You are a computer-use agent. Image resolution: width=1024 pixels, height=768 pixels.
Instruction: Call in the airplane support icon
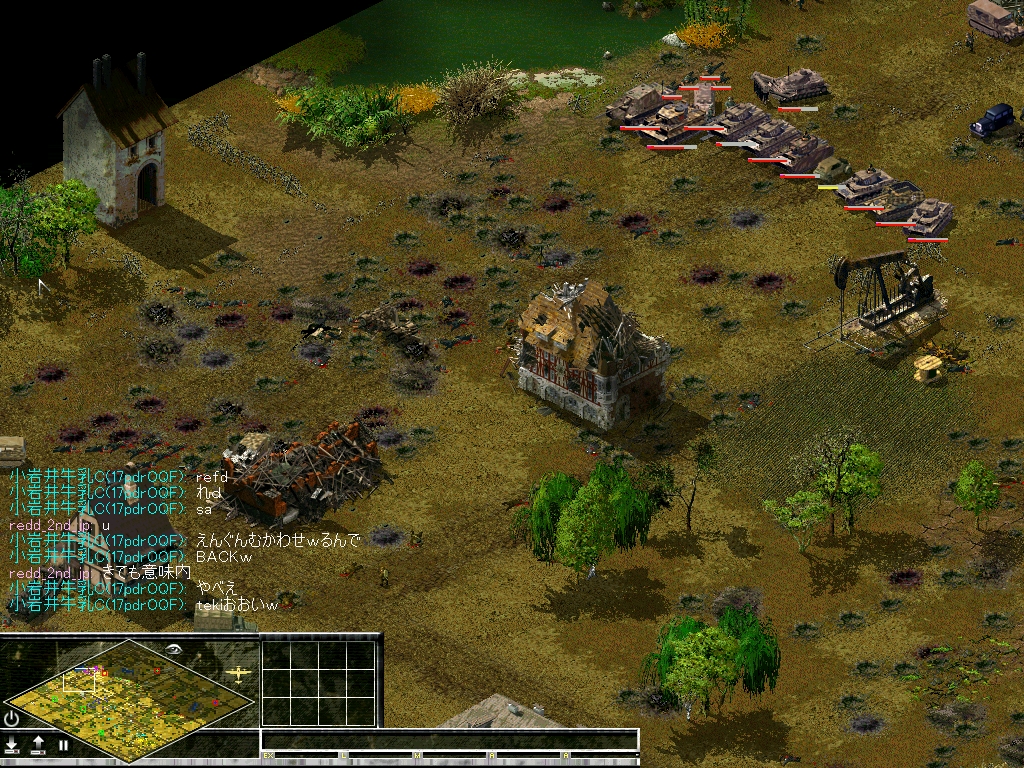point(239,673)
